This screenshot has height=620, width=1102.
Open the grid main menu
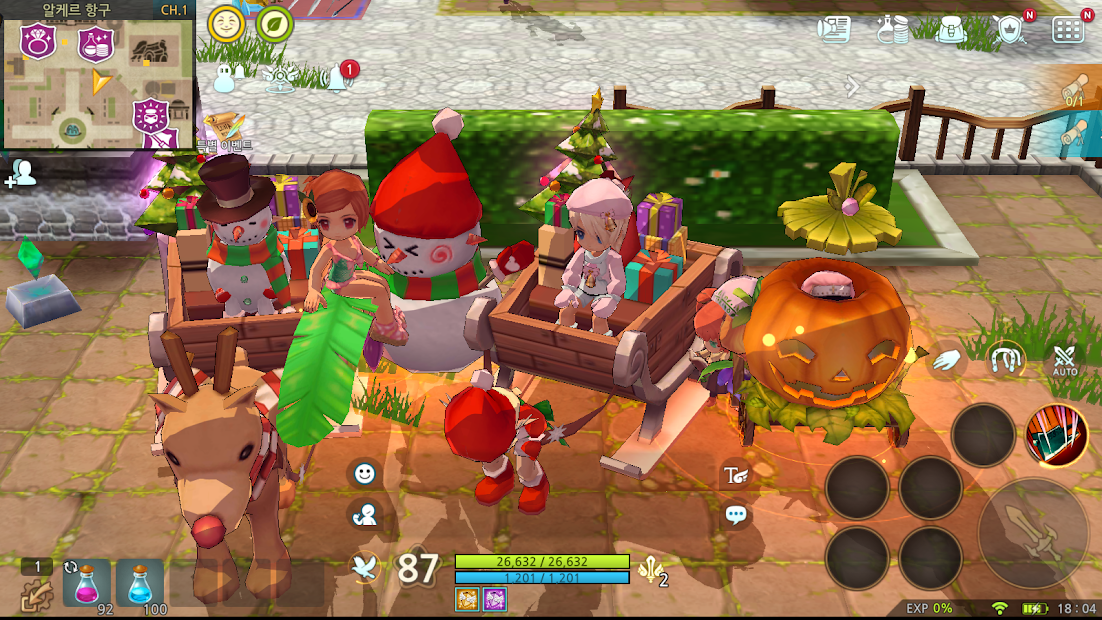1068,29
